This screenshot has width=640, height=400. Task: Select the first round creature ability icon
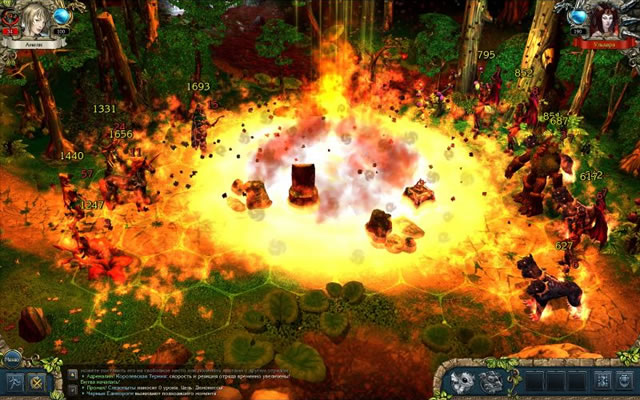pyautogui.click(x=464, y=380)
